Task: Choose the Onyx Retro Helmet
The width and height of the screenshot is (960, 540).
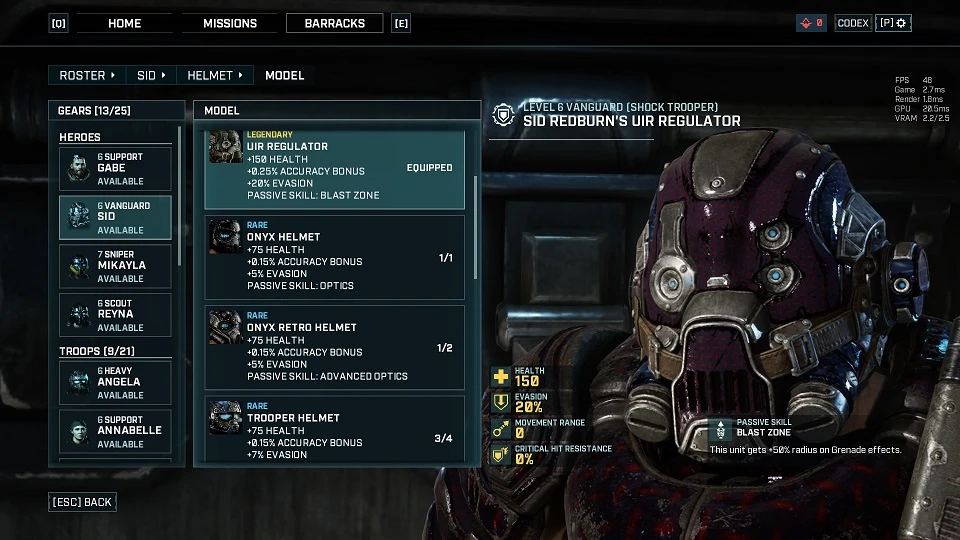Action: pyautogui.click(x=334, y=347)
